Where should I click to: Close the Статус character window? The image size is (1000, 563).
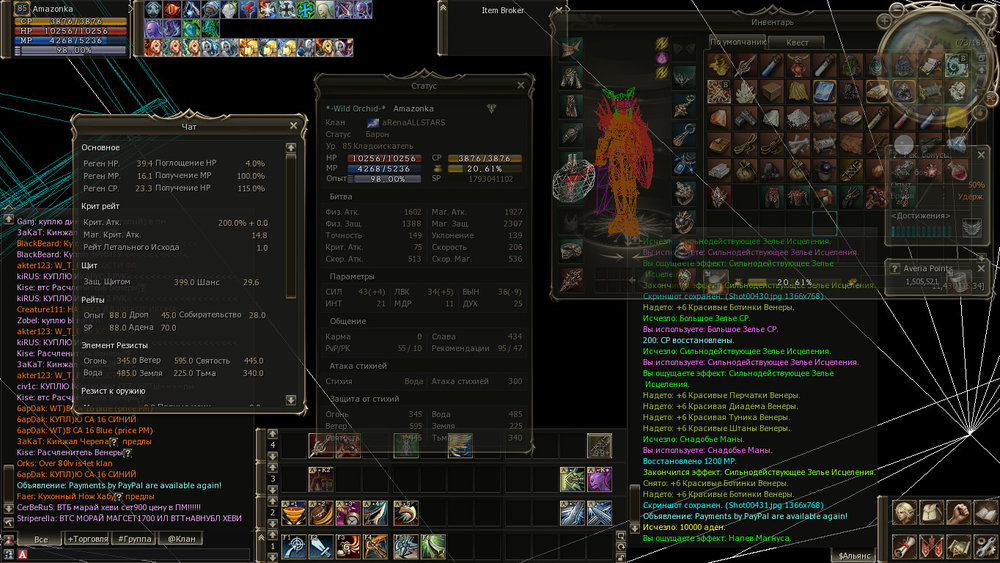click(x=520, y=86)
